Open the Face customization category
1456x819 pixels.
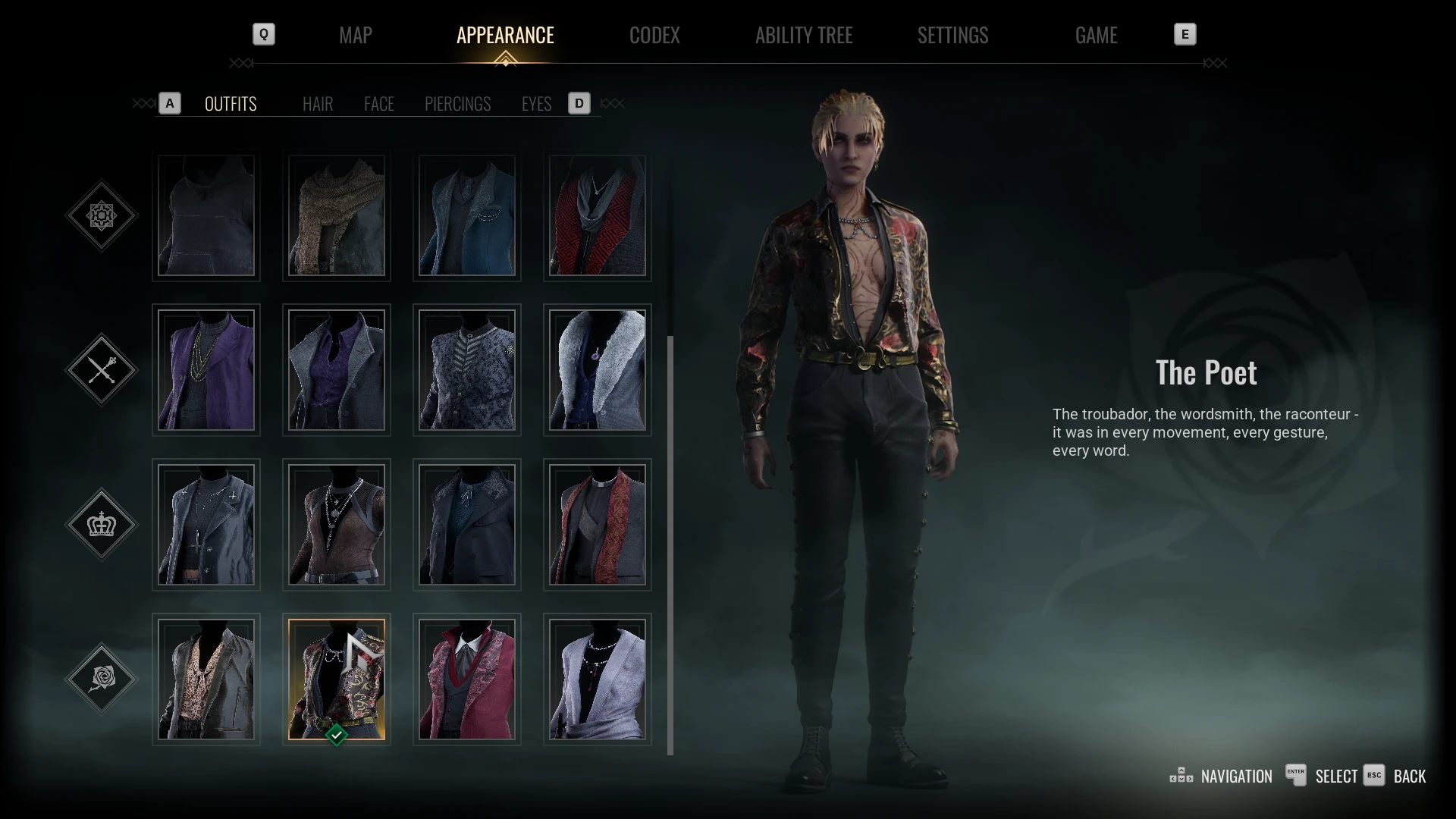point(378,104)
